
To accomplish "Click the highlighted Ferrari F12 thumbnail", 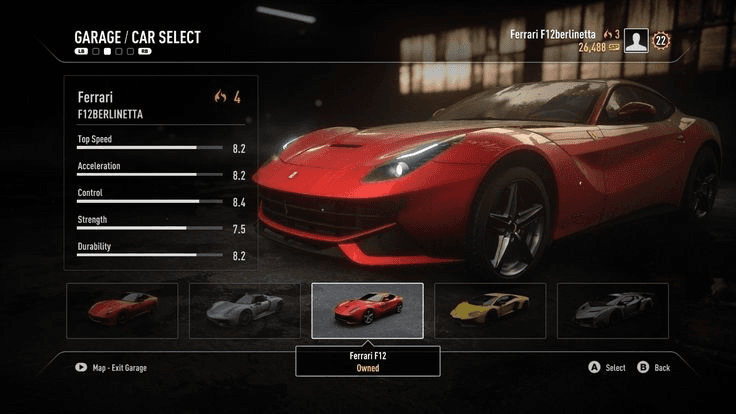I will pos(367,310).
